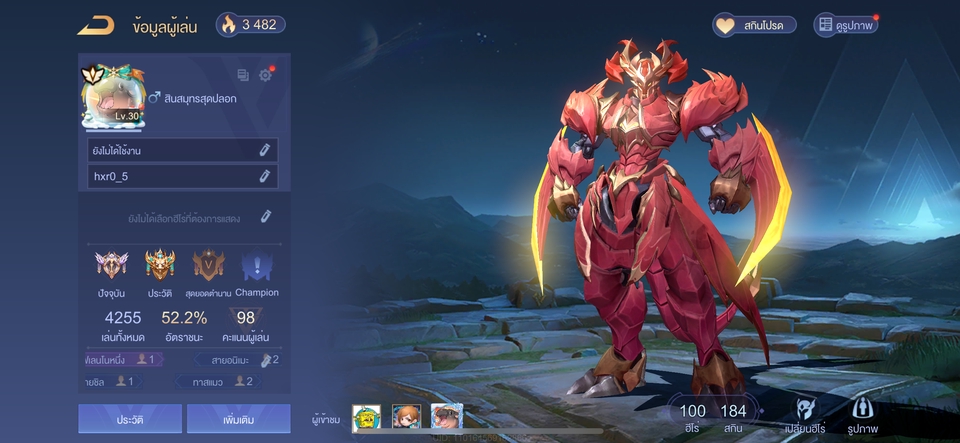
Task: View the legend peak rank badge
Action: pyautogui.click(x=209, y=266)
